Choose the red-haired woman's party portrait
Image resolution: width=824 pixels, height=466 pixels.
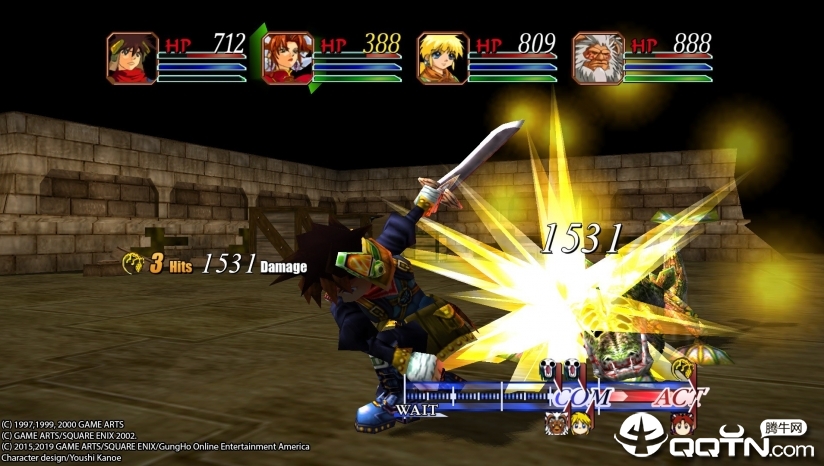288,57
